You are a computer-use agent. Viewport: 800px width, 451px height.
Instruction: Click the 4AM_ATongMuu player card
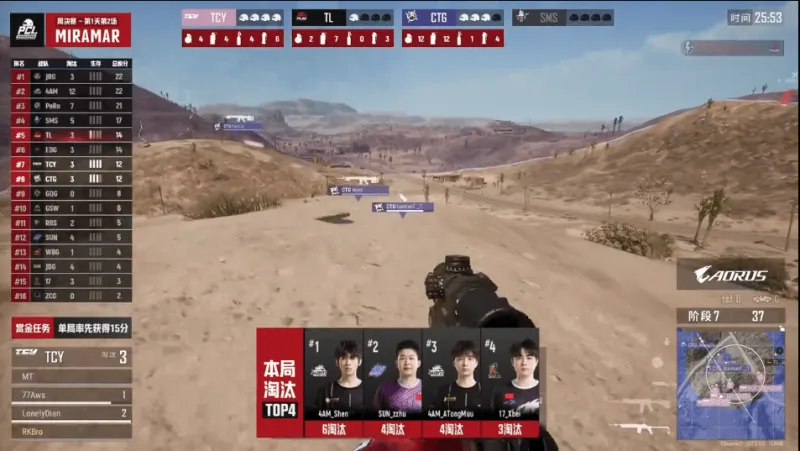click(x=450, y=386)
